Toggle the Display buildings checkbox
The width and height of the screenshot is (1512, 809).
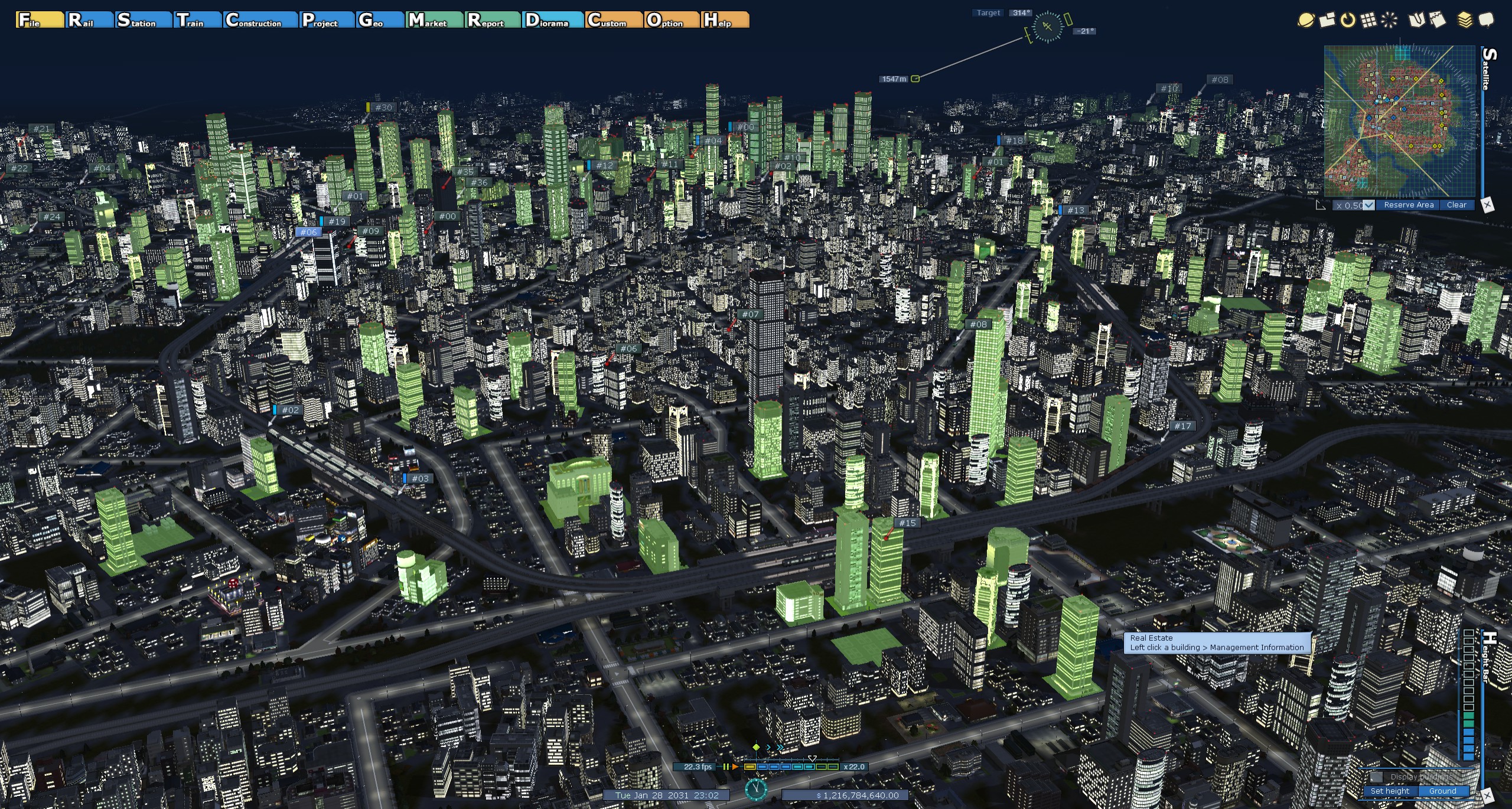click(1377, 777)
